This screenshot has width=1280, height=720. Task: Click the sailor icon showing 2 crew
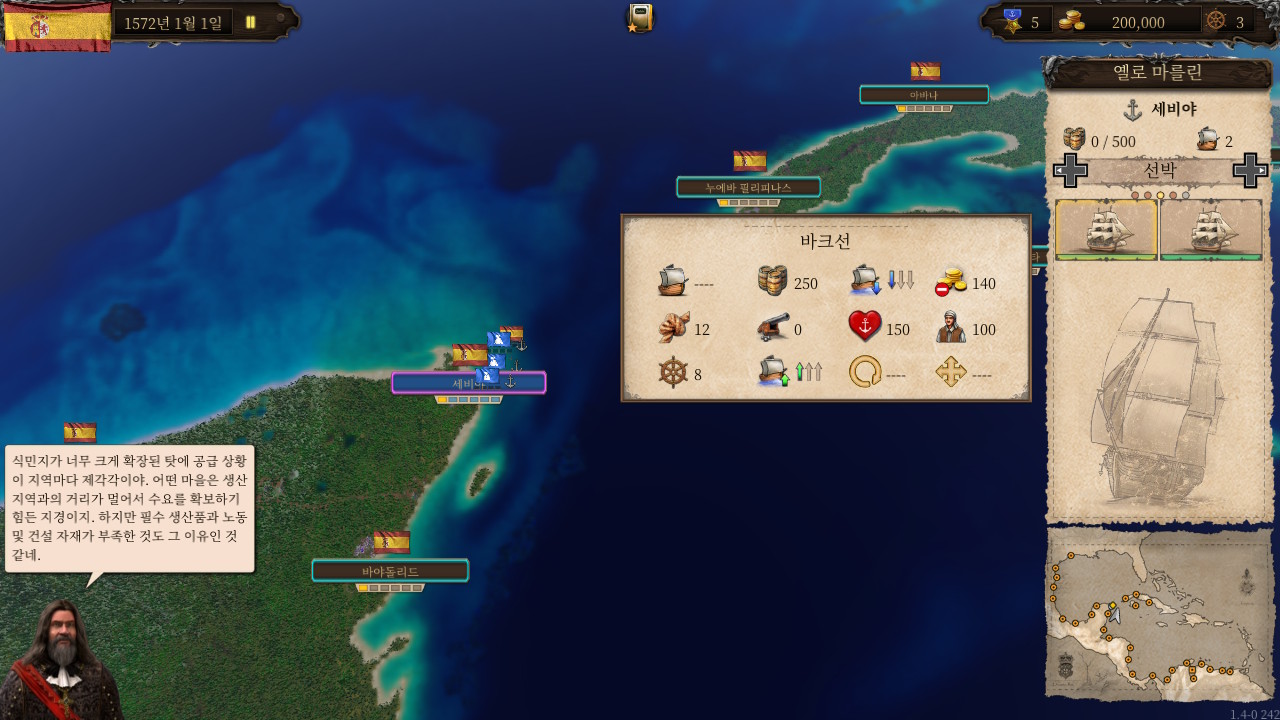pos(1207,139)
